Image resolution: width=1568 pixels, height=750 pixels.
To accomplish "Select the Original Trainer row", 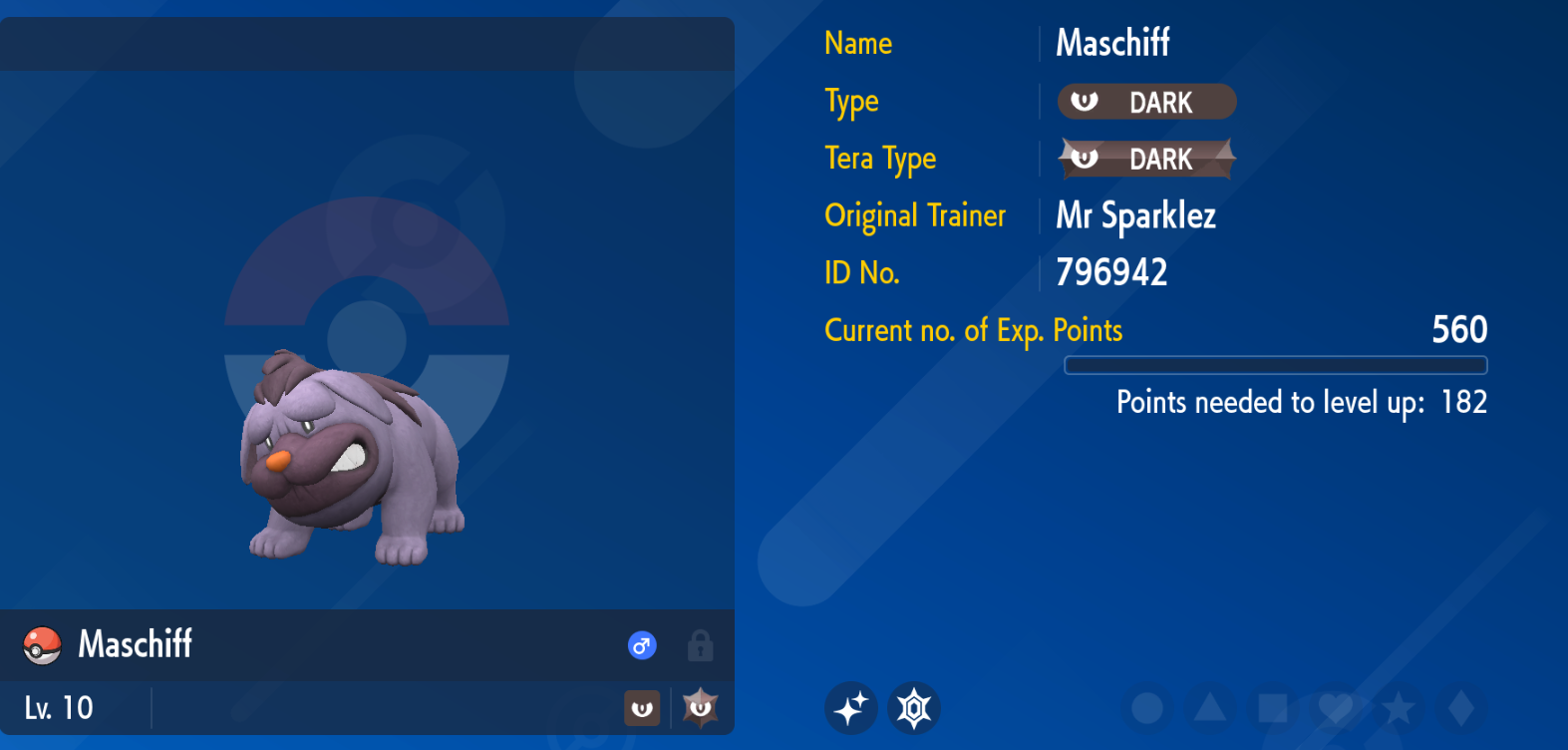I will tap(914, 215).
